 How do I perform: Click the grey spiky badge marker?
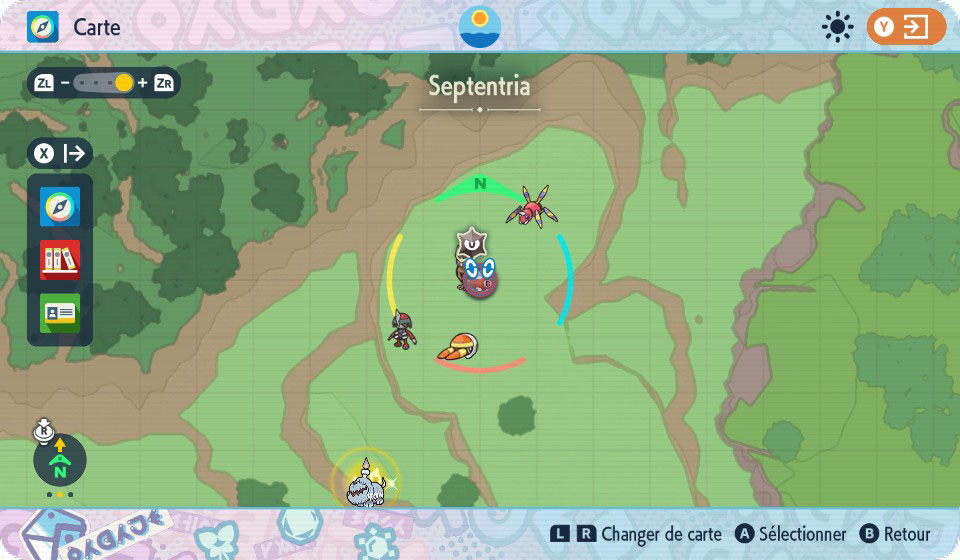(470, 243)
